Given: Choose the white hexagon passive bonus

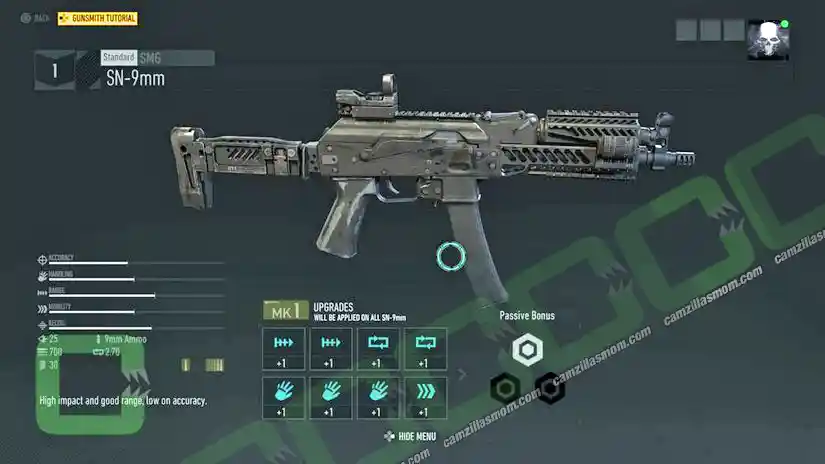Looking at the screenshot, I should [526, 350].
